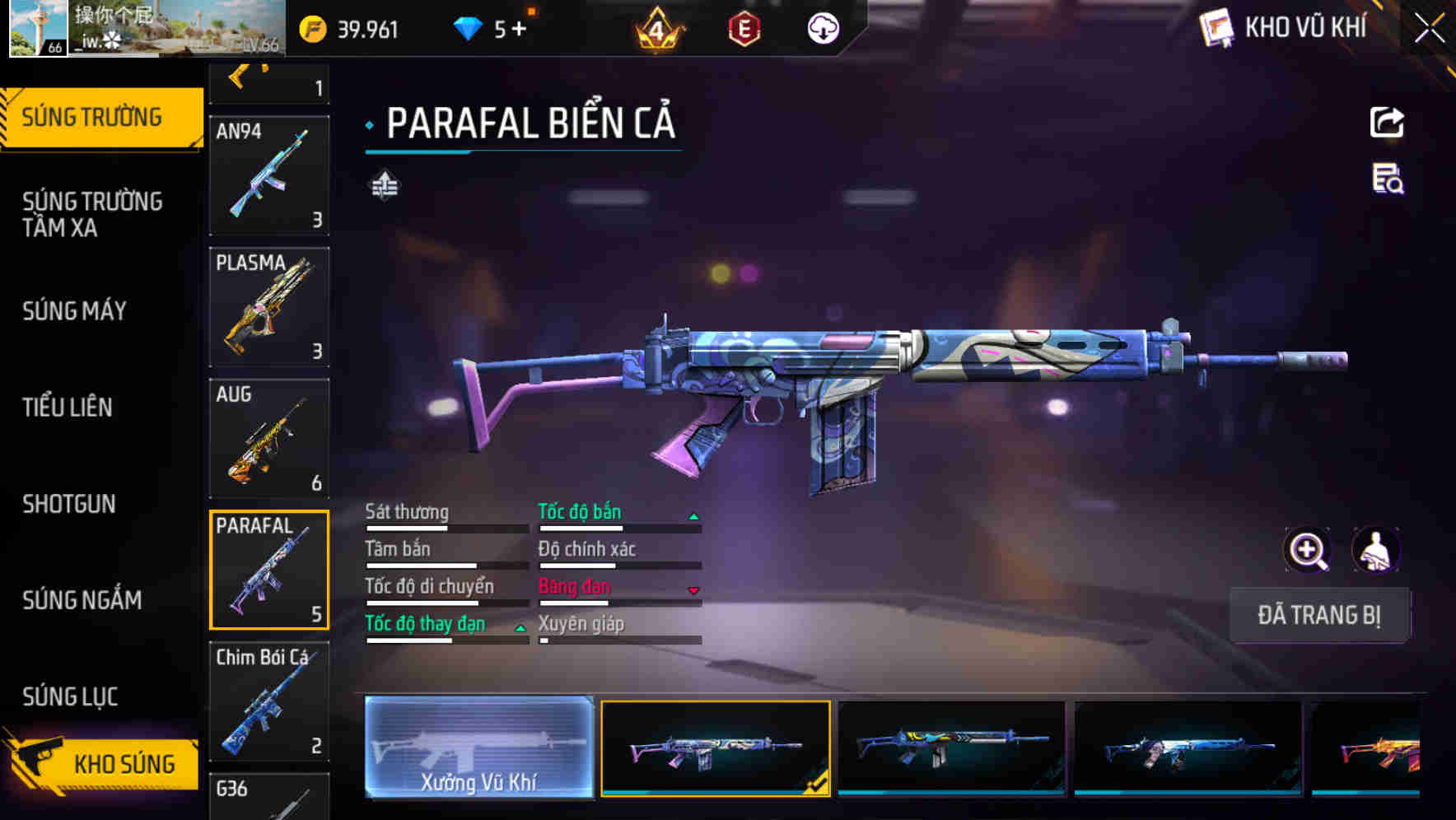Select the TIỂU LIÊN category
The height and width of the screenshot is (820, 1456).
(x=68, y=408)
